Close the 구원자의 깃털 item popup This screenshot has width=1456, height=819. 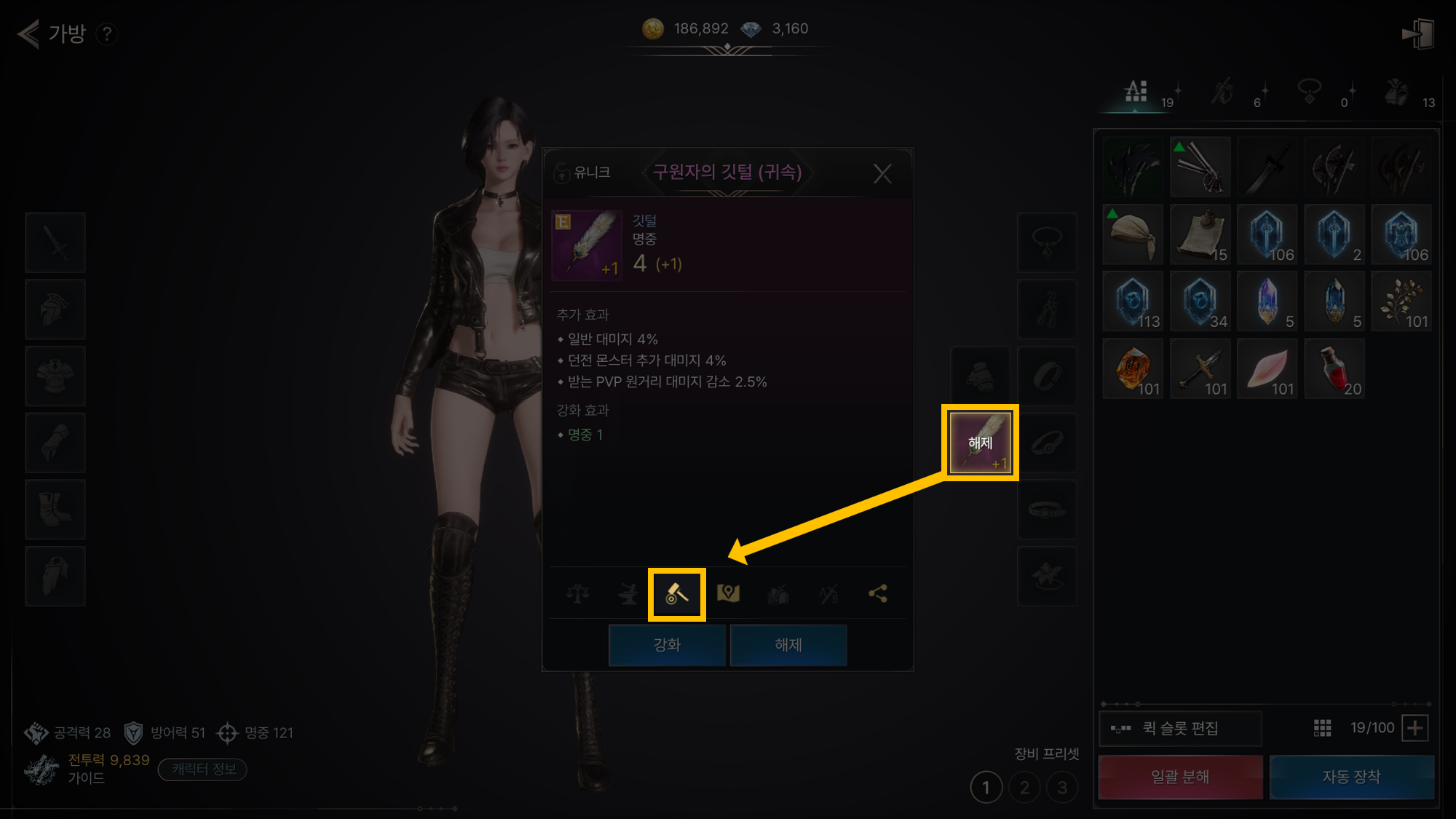pos(882,173)
